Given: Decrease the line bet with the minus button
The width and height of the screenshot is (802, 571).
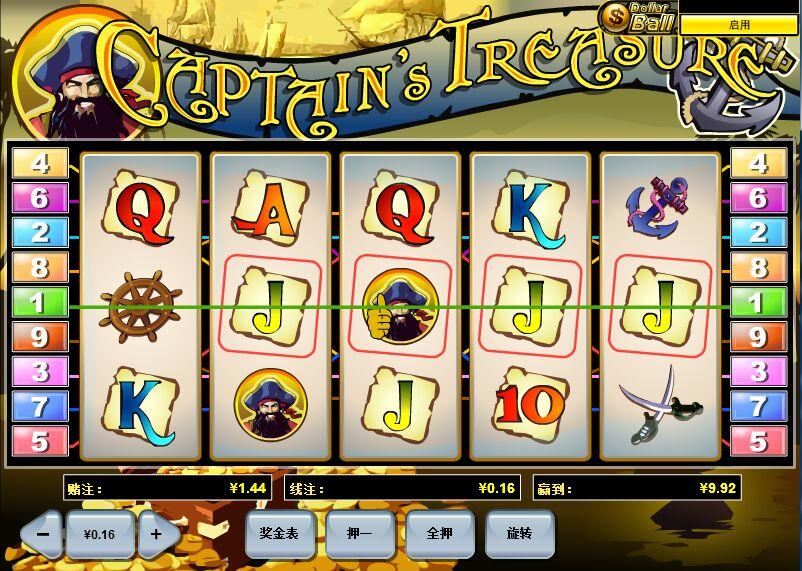Looking at the screenshot, I should tap(42, 534).
